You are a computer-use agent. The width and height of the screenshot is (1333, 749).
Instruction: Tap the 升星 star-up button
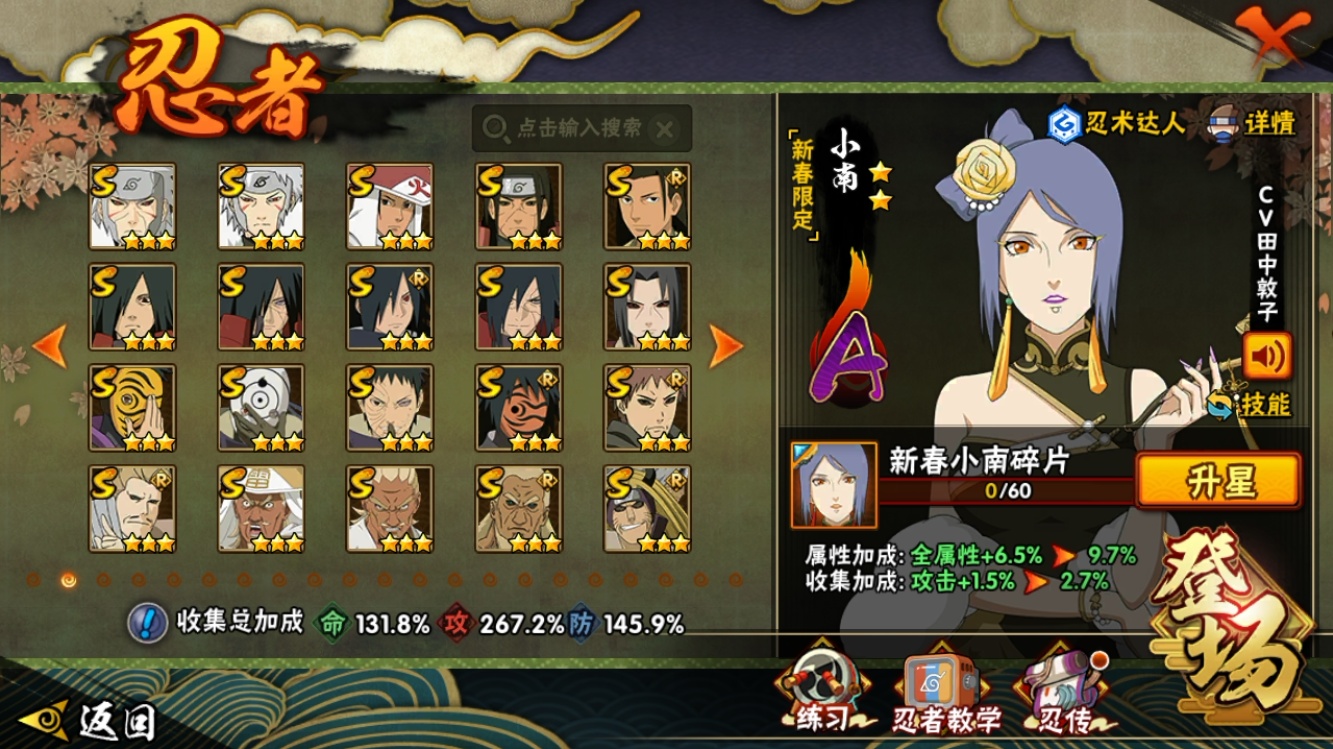(1219, 481)
